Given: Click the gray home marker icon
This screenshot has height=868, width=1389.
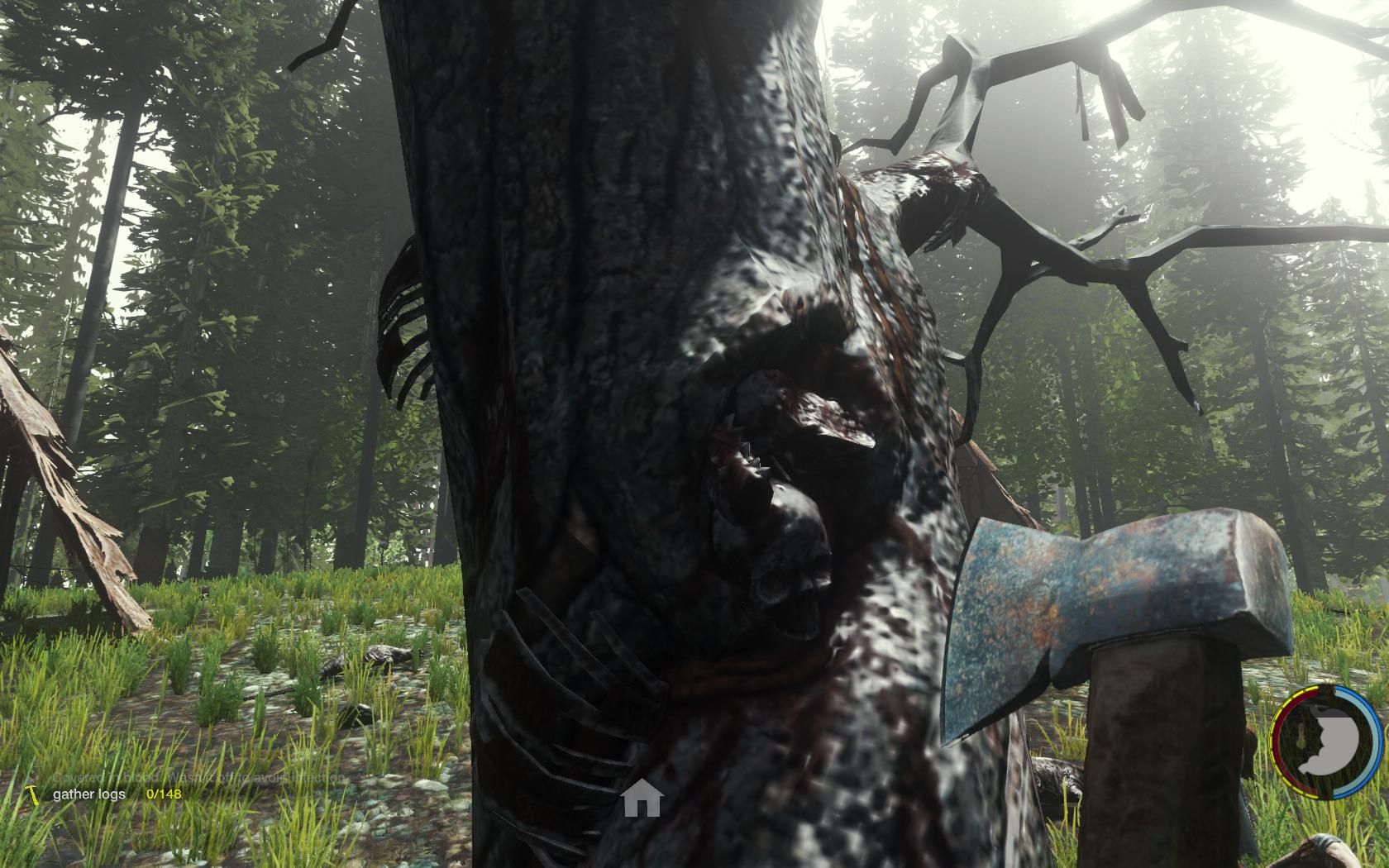Looking at the screenshot, I should (x=642, y=799).
